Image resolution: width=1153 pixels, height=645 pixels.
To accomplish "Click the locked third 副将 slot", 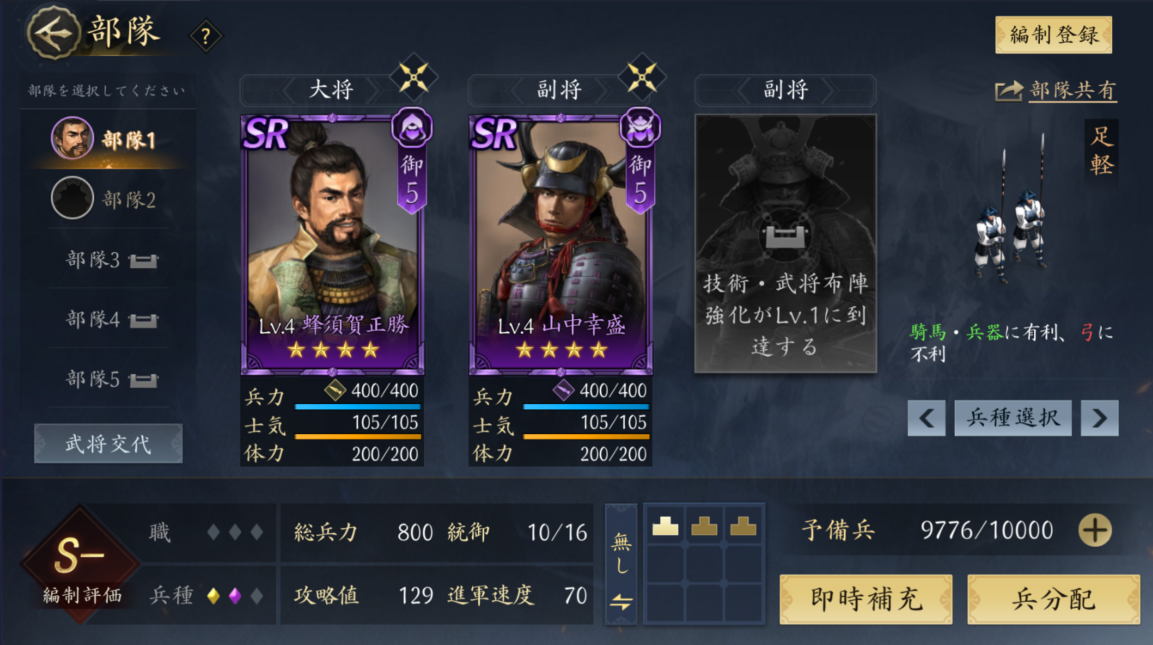I will pyautogui.click(x=785, y=243).
